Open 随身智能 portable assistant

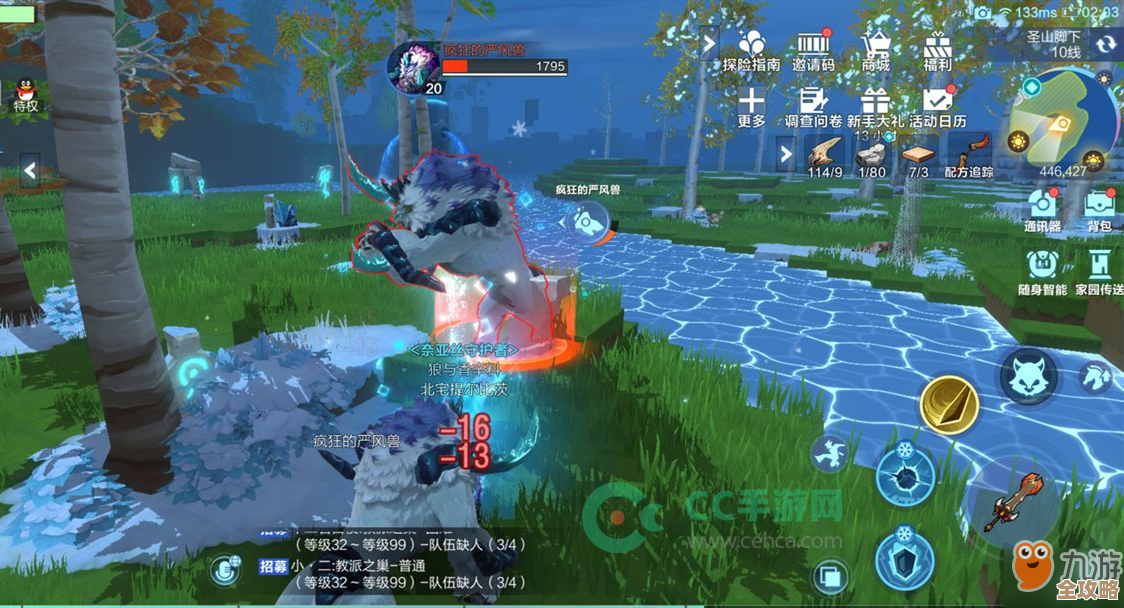(1041, 269)
